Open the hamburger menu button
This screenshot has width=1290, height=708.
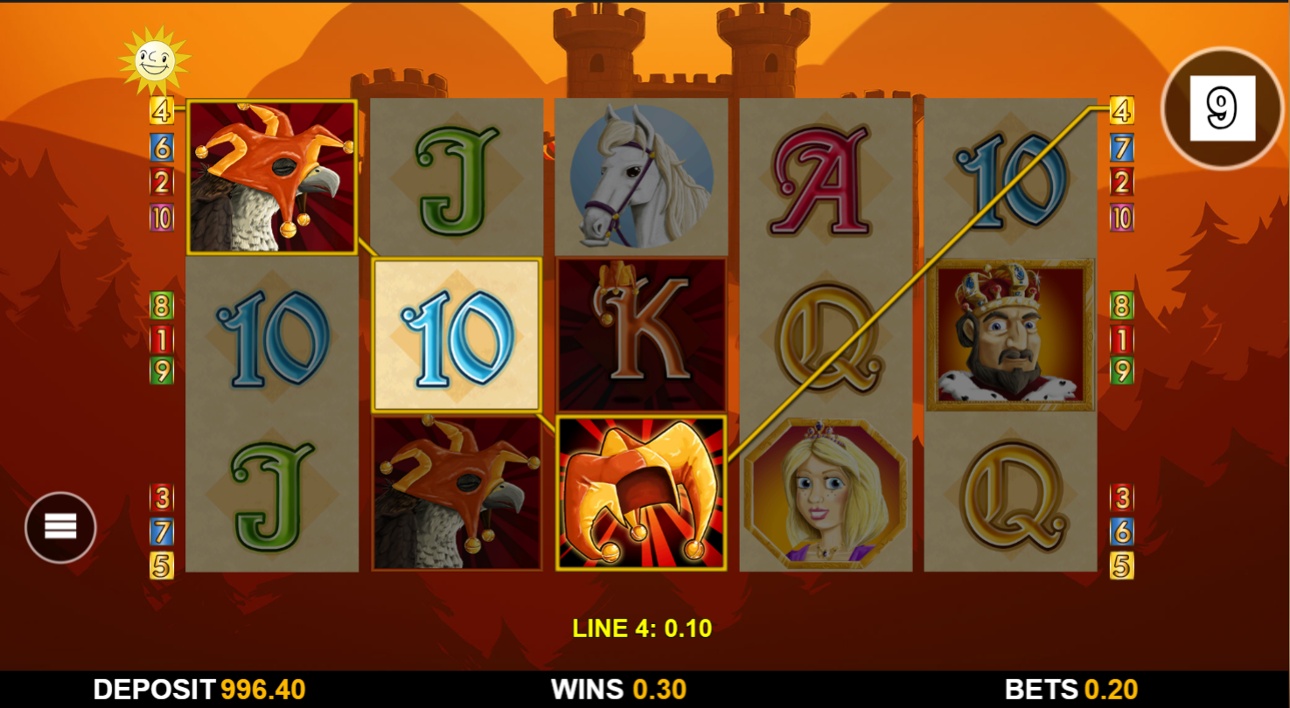60,527
